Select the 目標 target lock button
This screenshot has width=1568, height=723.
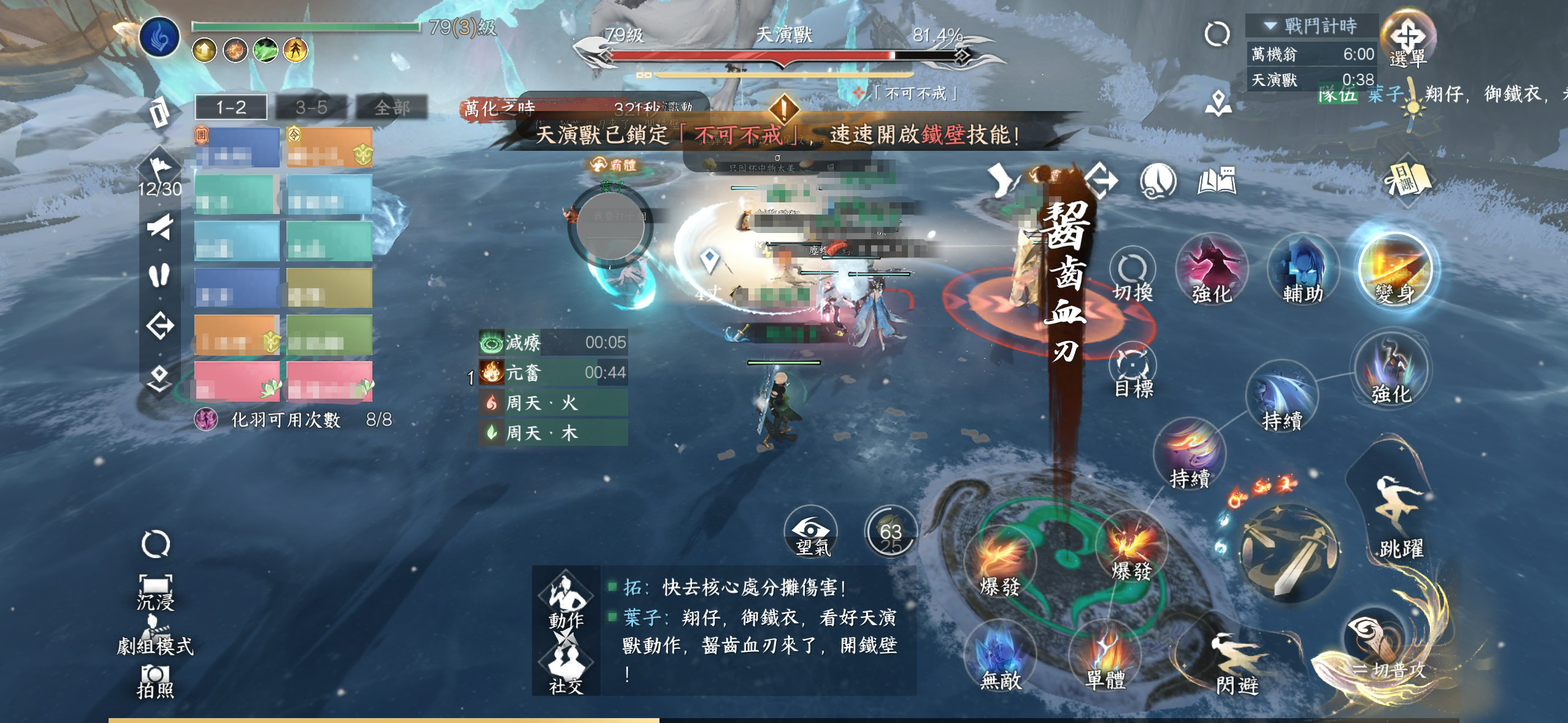[1132, 370]
